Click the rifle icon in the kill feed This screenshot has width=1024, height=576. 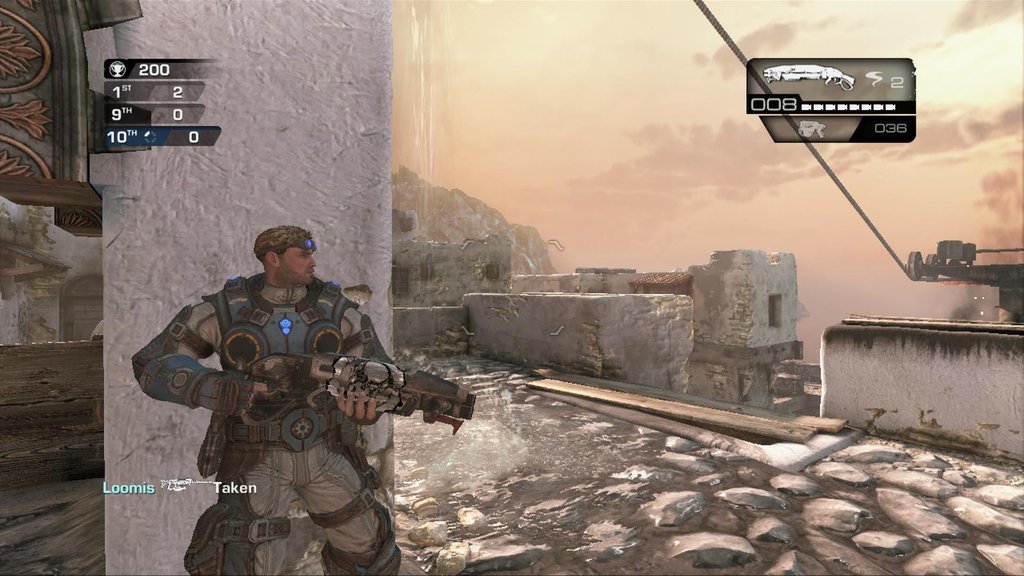[185, 487]
